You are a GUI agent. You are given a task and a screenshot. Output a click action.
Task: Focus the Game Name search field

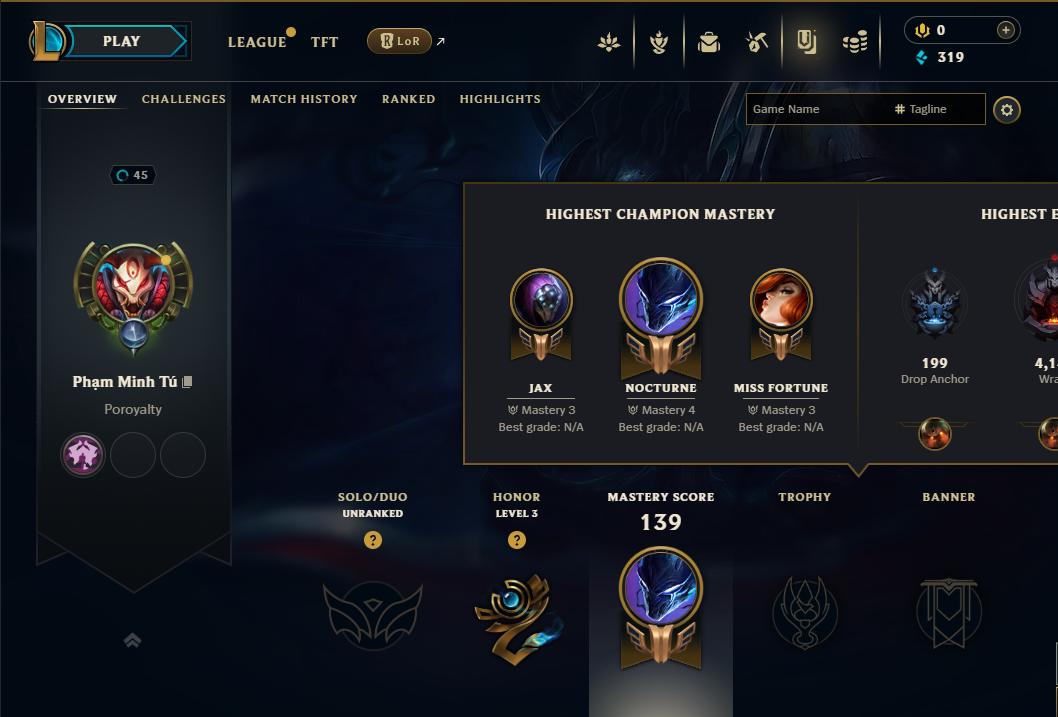click(x=815, y=109)
